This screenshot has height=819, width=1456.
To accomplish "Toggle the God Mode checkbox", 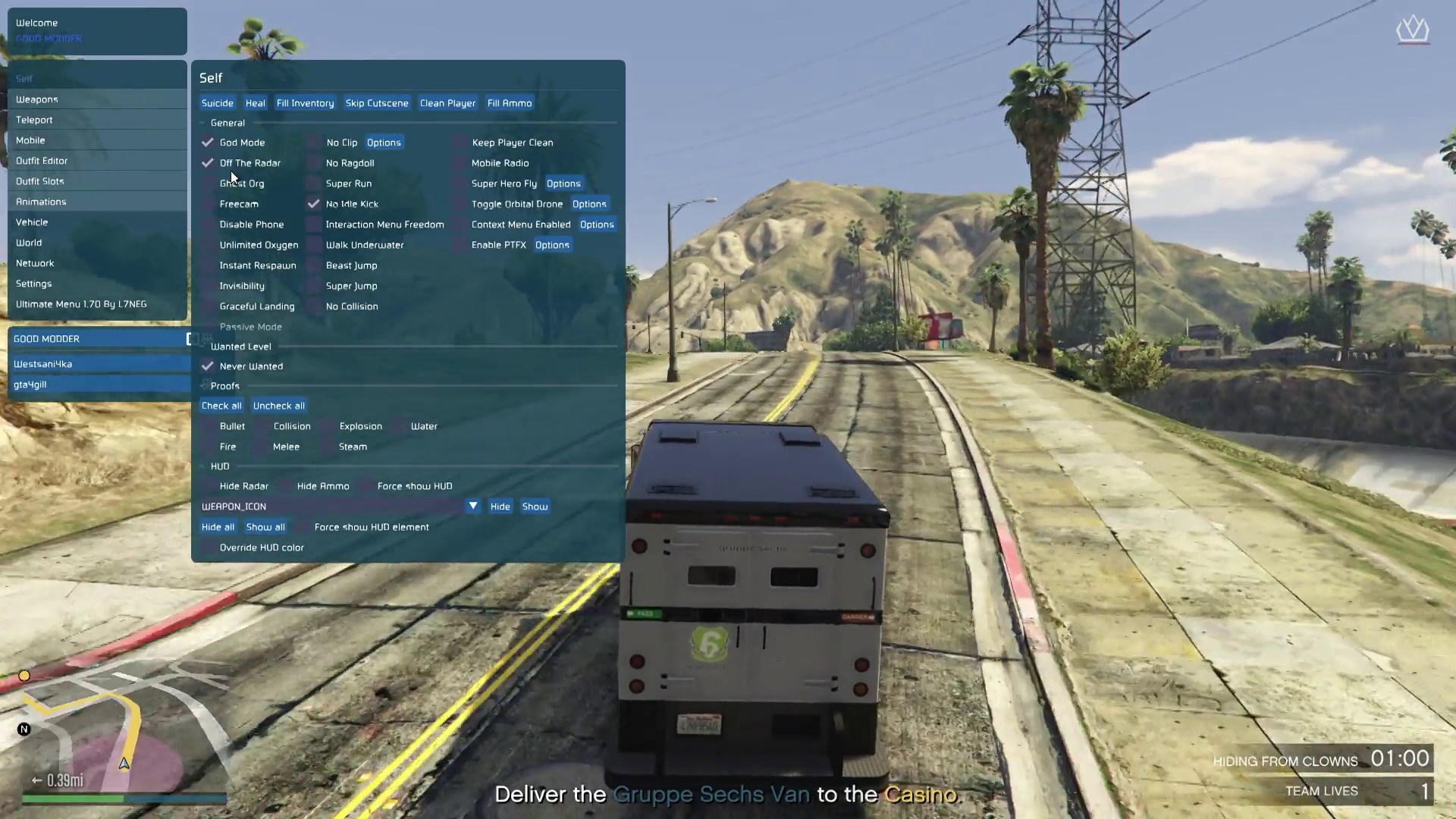I will (x=208, y=143).
